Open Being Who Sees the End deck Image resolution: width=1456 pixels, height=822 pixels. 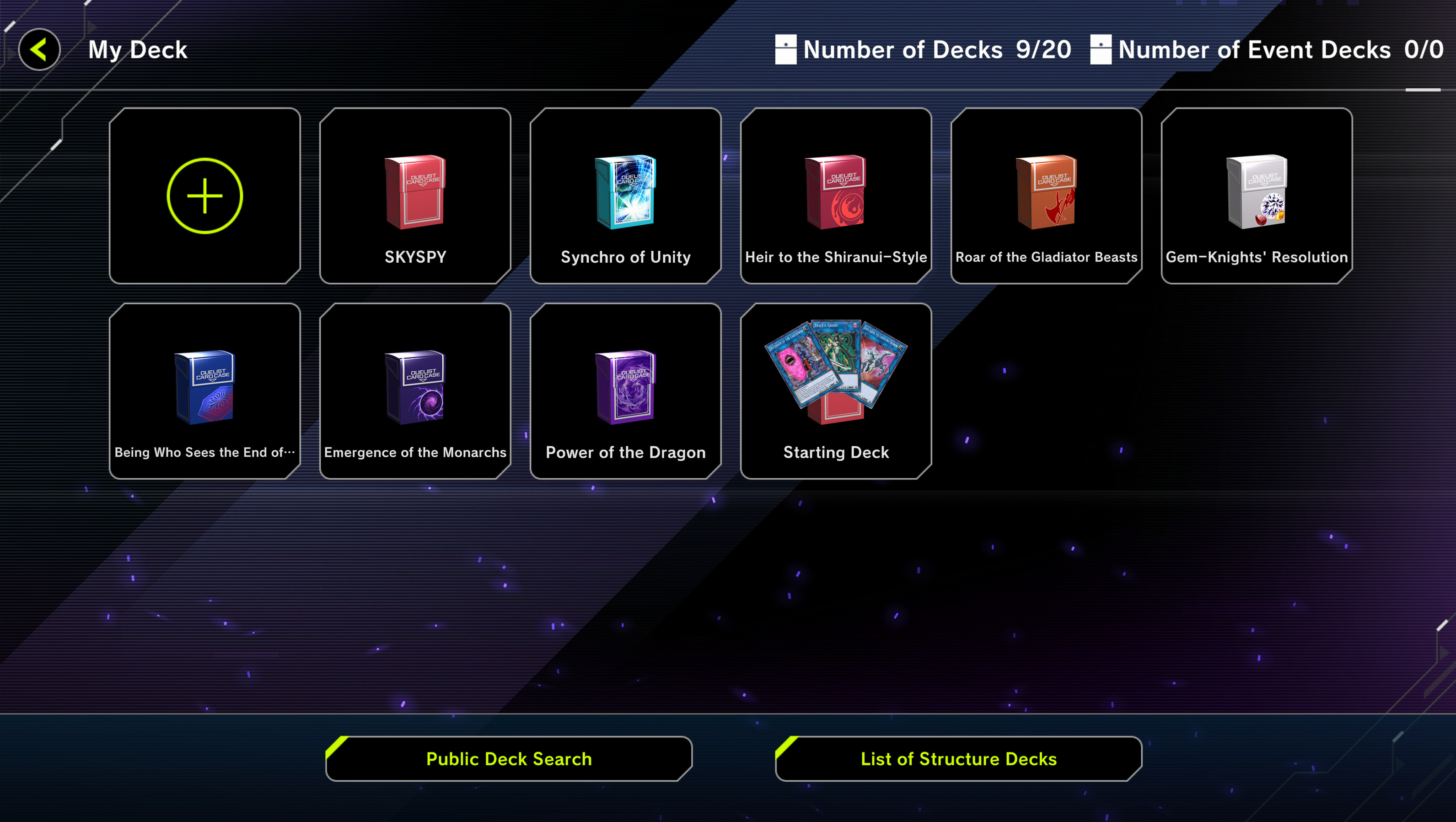coord(204,391)
